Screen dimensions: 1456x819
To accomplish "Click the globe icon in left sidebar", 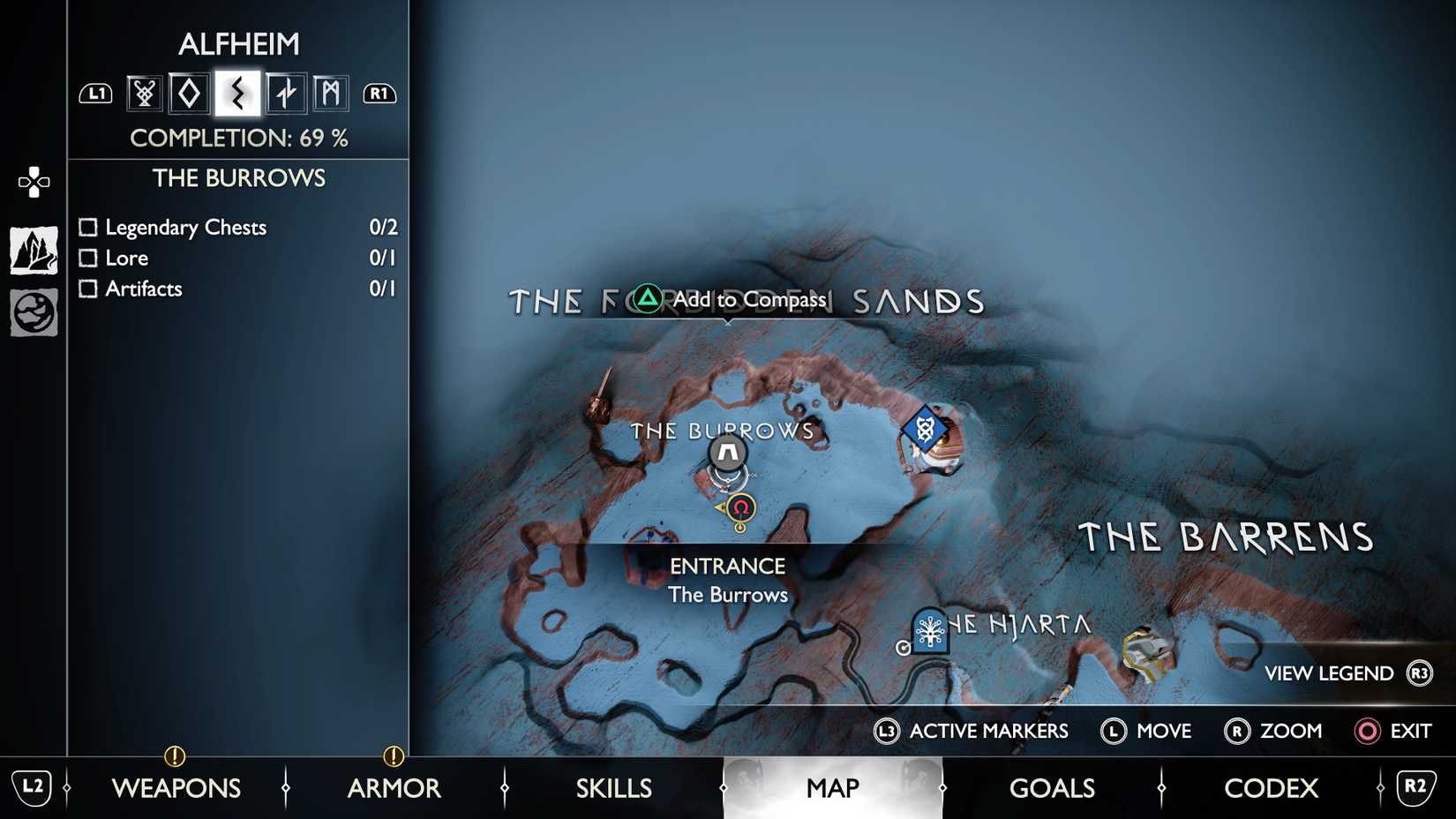I will click(33, 311).
